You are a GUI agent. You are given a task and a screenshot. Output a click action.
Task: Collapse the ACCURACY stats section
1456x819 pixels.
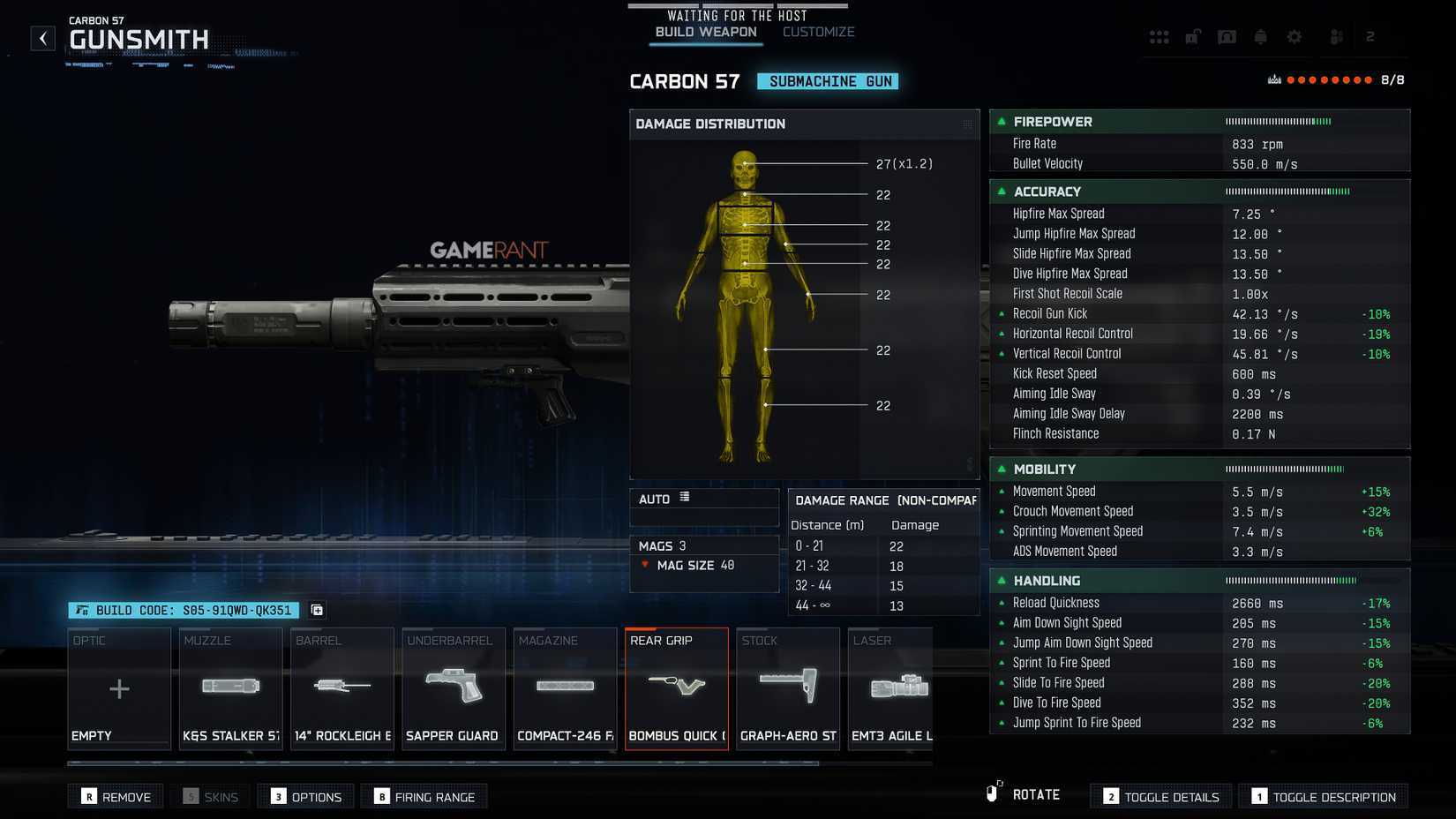[1002, 192]
